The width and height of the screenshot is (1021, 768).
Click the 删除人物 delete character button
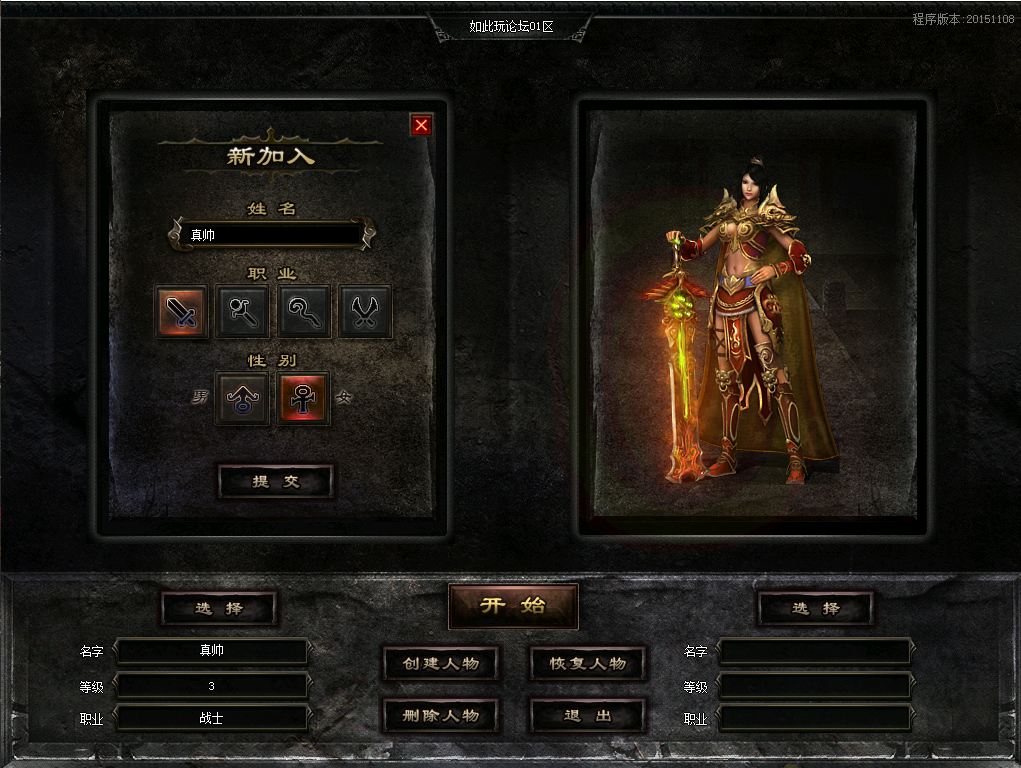click(x=440, y=715)
